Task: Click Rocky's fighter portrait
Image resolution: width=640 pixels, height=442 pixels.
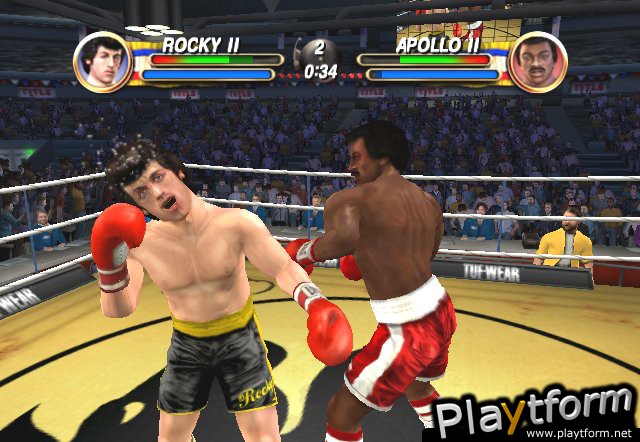Action: 102,61
